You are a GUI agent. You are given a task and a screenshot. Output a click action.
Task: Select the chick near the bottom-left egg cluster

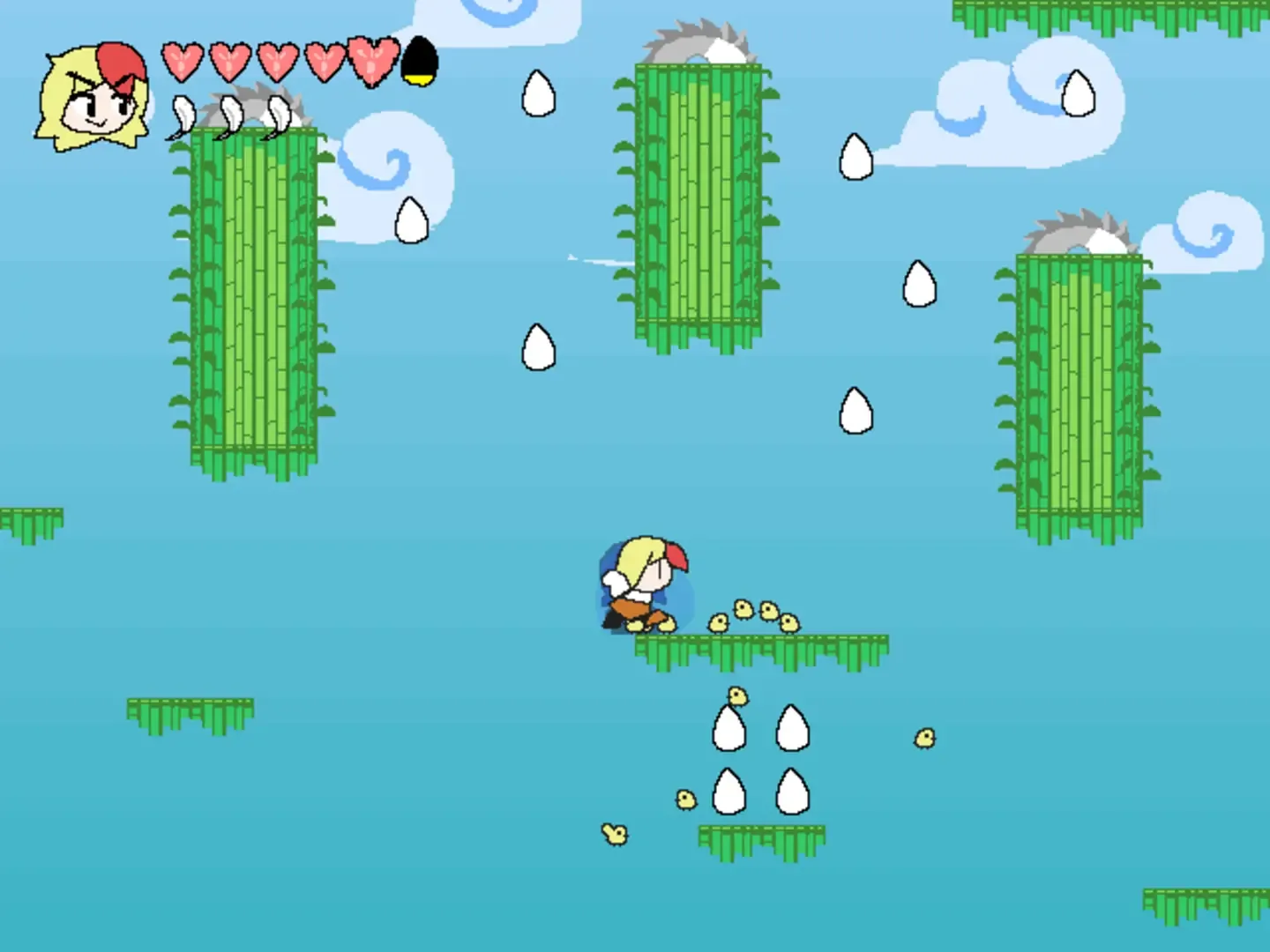(688, 800)
